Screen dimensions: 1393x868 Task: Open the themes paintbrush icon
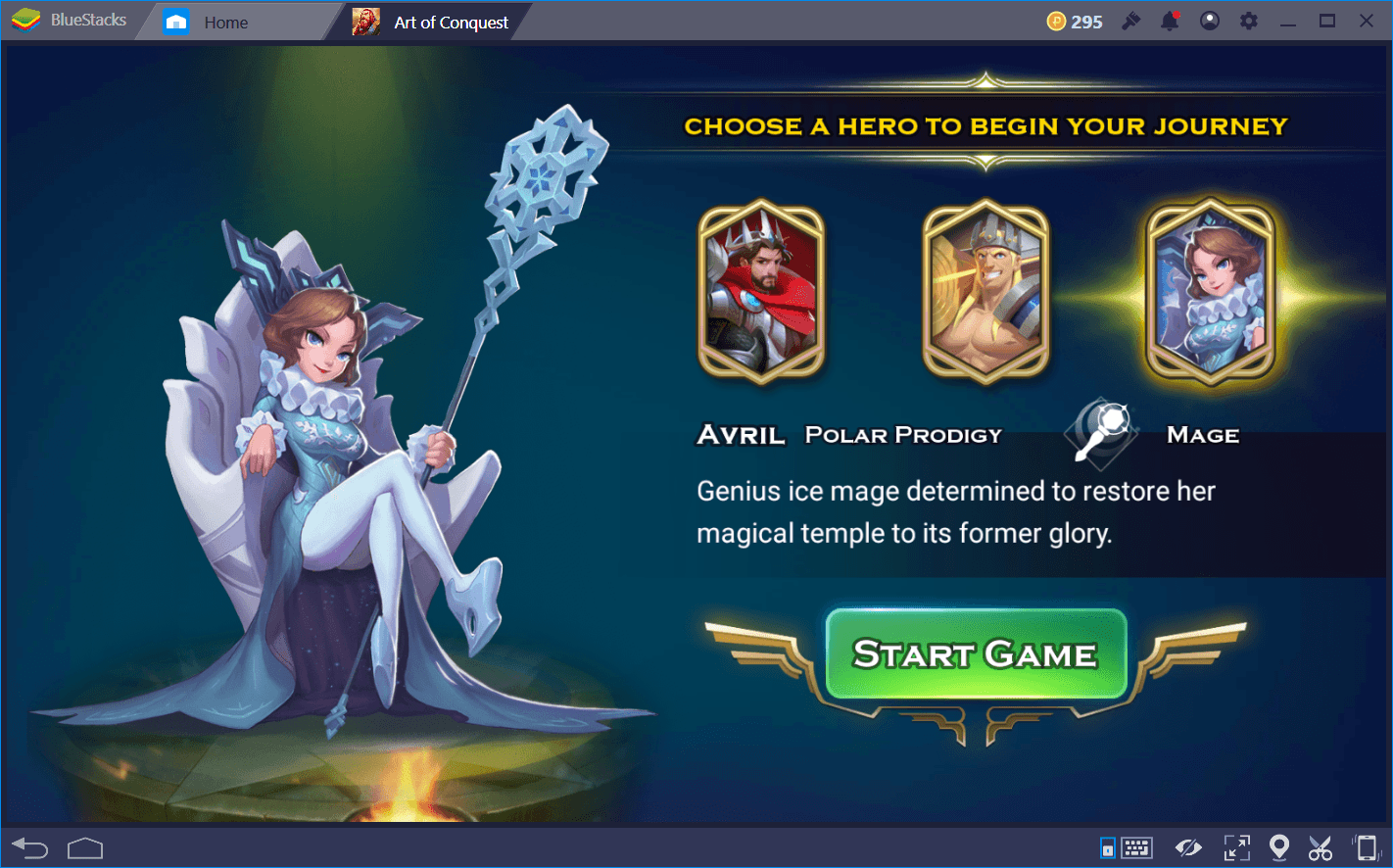tap(1130, 20)
